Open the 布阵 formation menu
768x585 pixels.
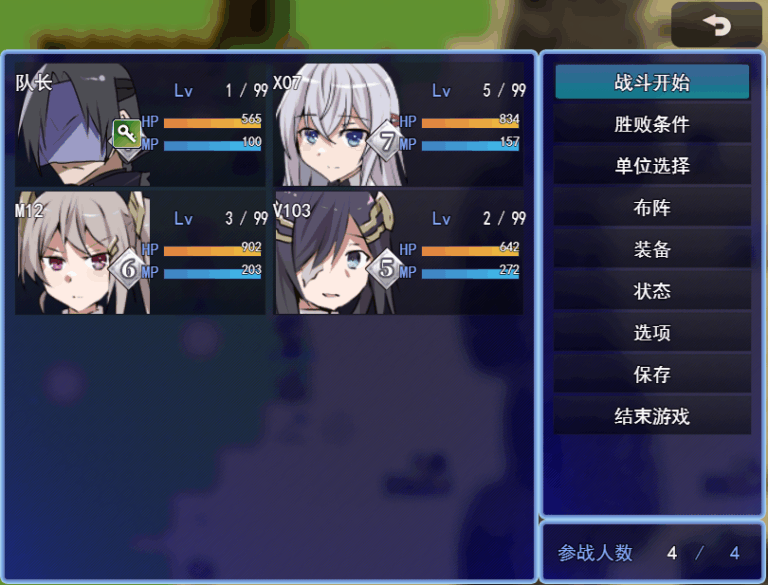coord(652,208)
